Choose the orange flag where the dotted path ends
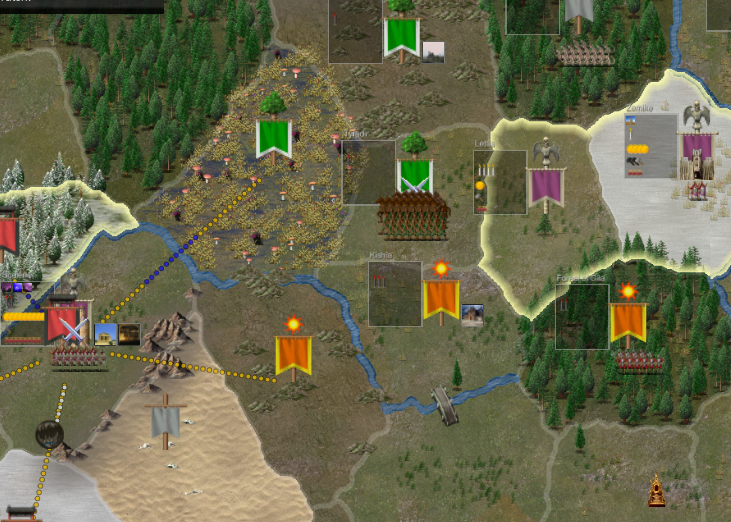 point(293,355)
